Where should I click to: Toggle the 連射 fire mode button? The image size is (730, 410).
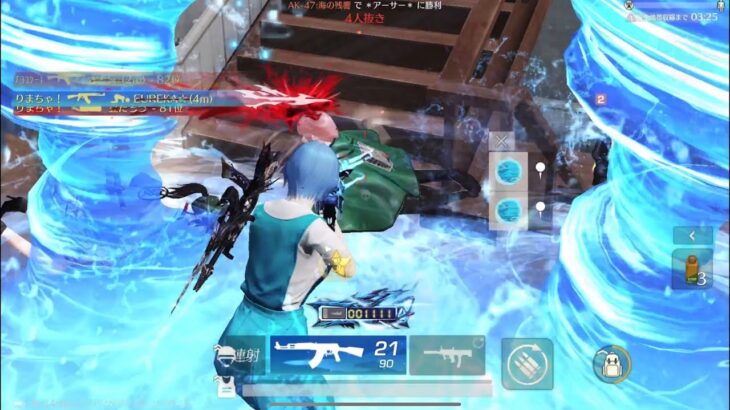click(238, 357)
